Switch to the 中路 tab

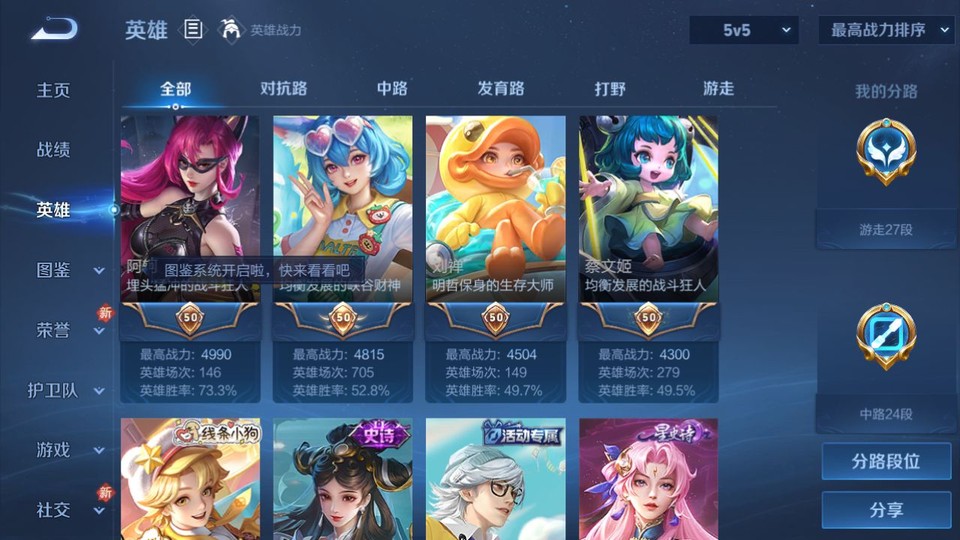tap(392, 89)
